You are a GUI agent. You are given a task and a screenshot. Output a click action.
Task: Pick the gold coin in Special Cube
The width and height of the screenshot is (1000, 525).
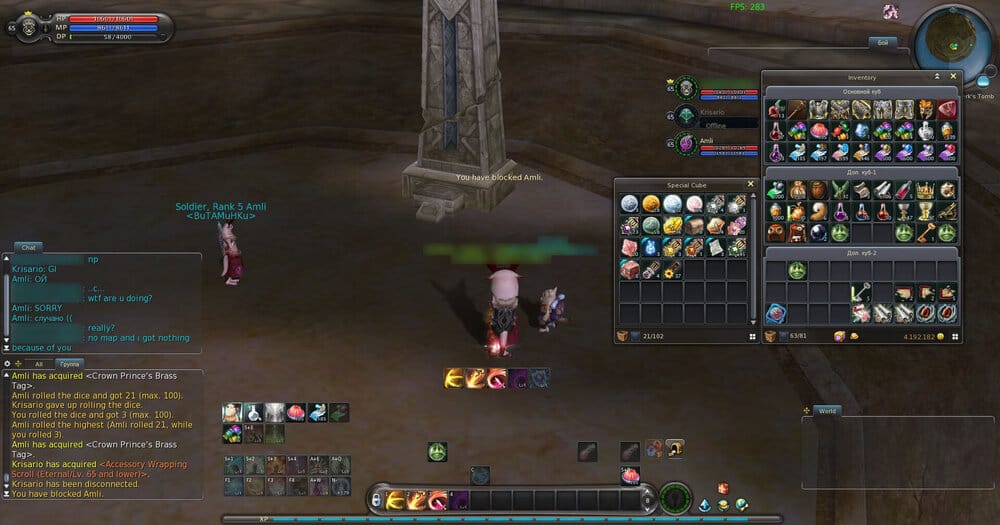click(x=650, y=204)
